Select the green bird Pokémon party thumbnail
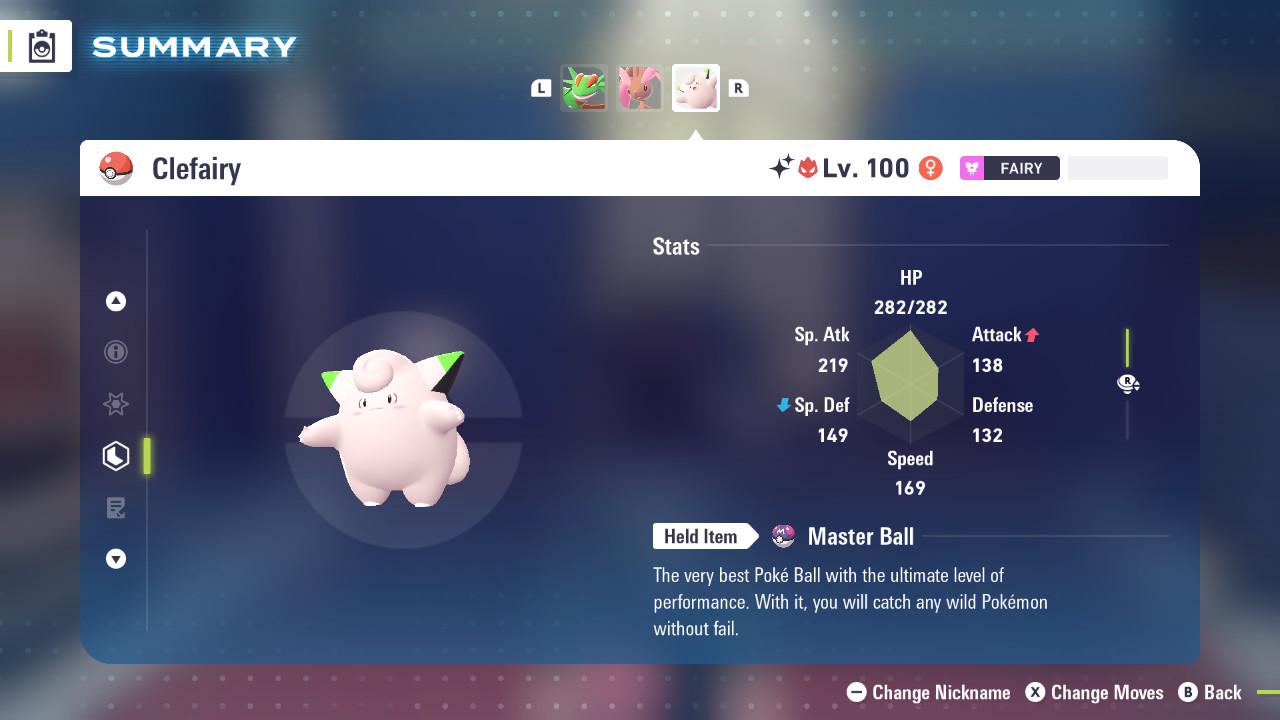1280x720 pixels. (584, 88)
